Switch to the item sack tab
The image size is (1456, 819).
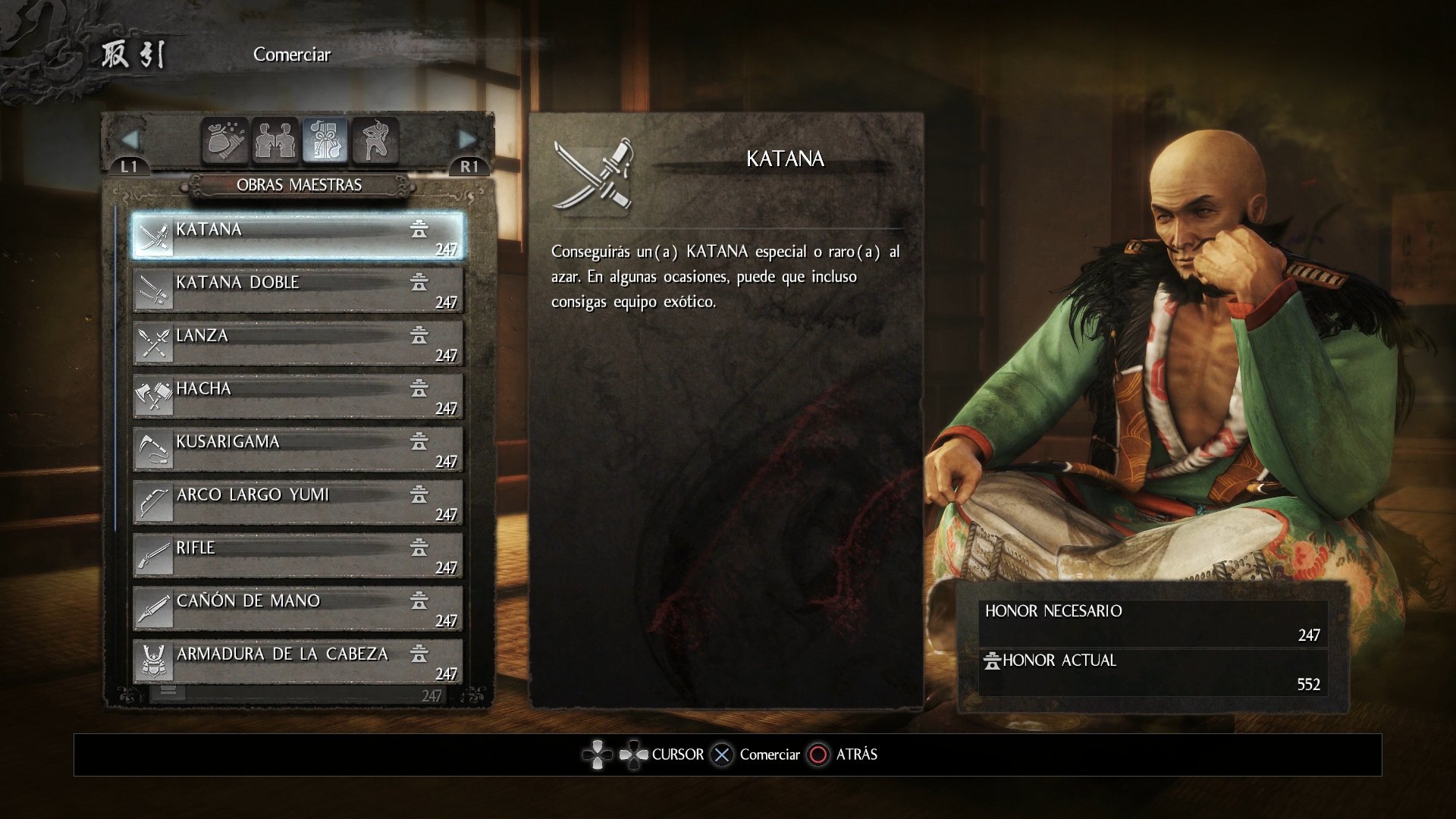[225, 140]
